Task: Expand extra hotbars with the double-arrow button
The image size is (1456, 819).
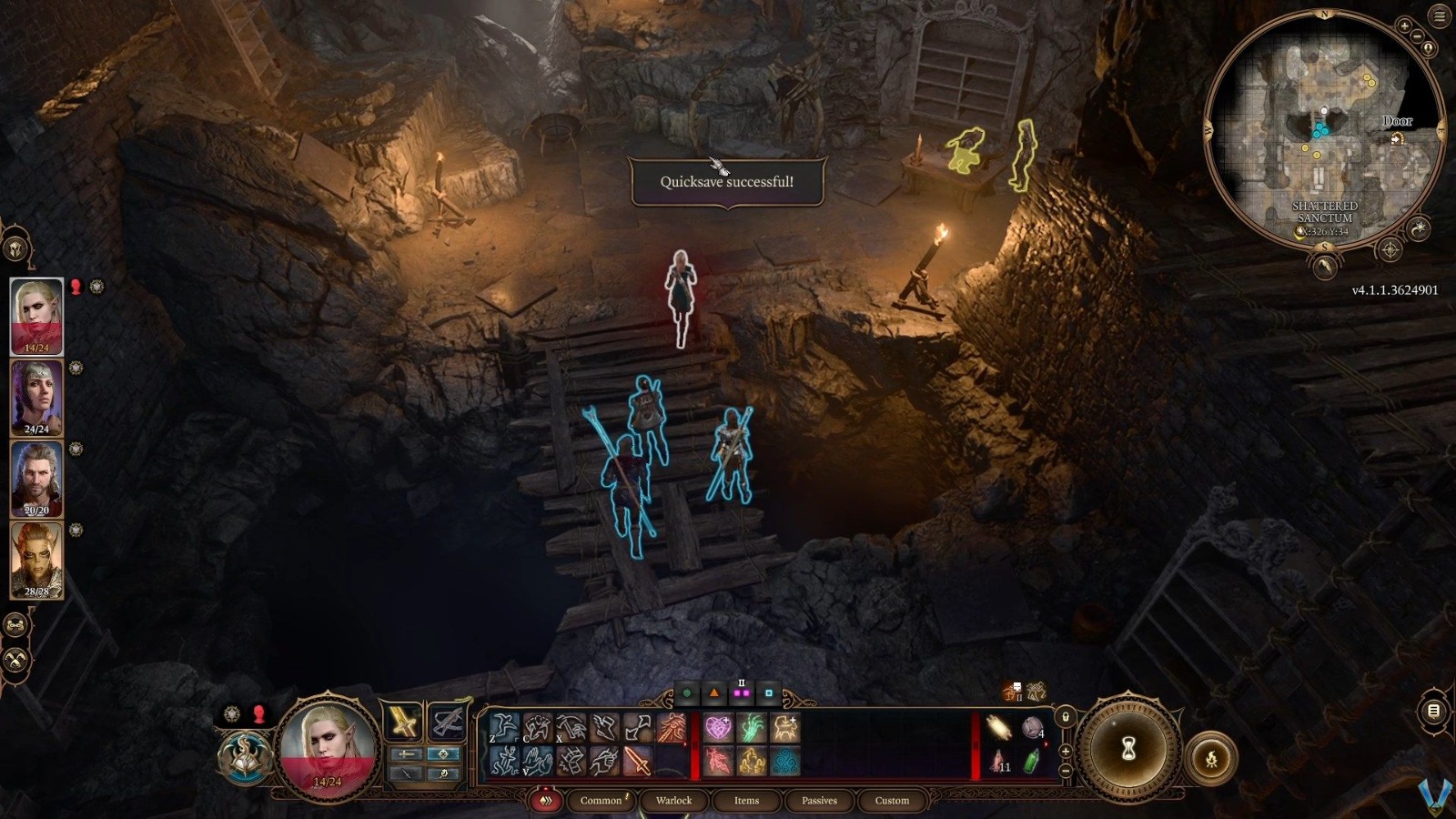Action: (x=544, y=800)
